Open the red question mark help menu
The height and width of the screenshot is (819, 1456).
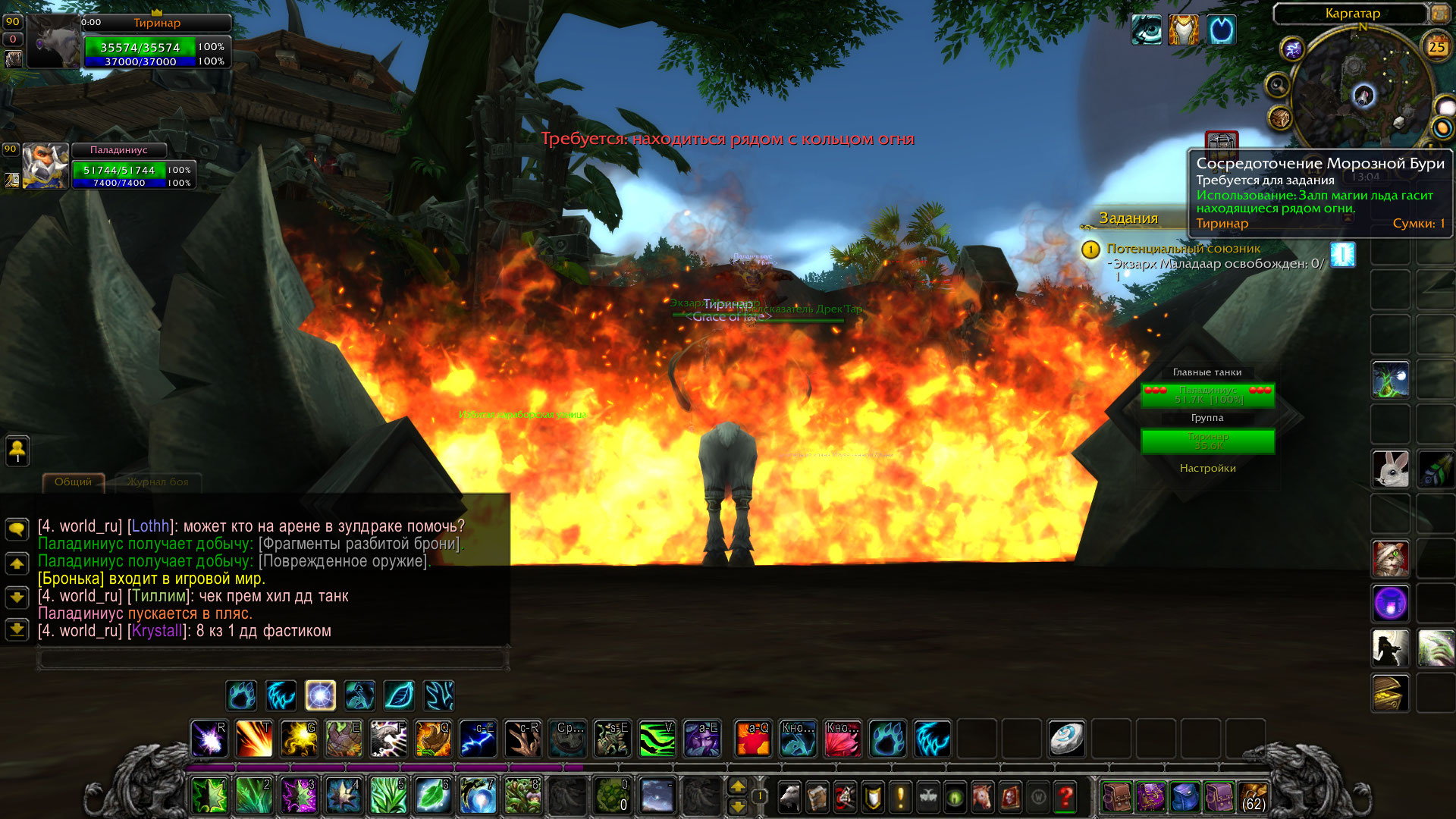pos(1065,796)
